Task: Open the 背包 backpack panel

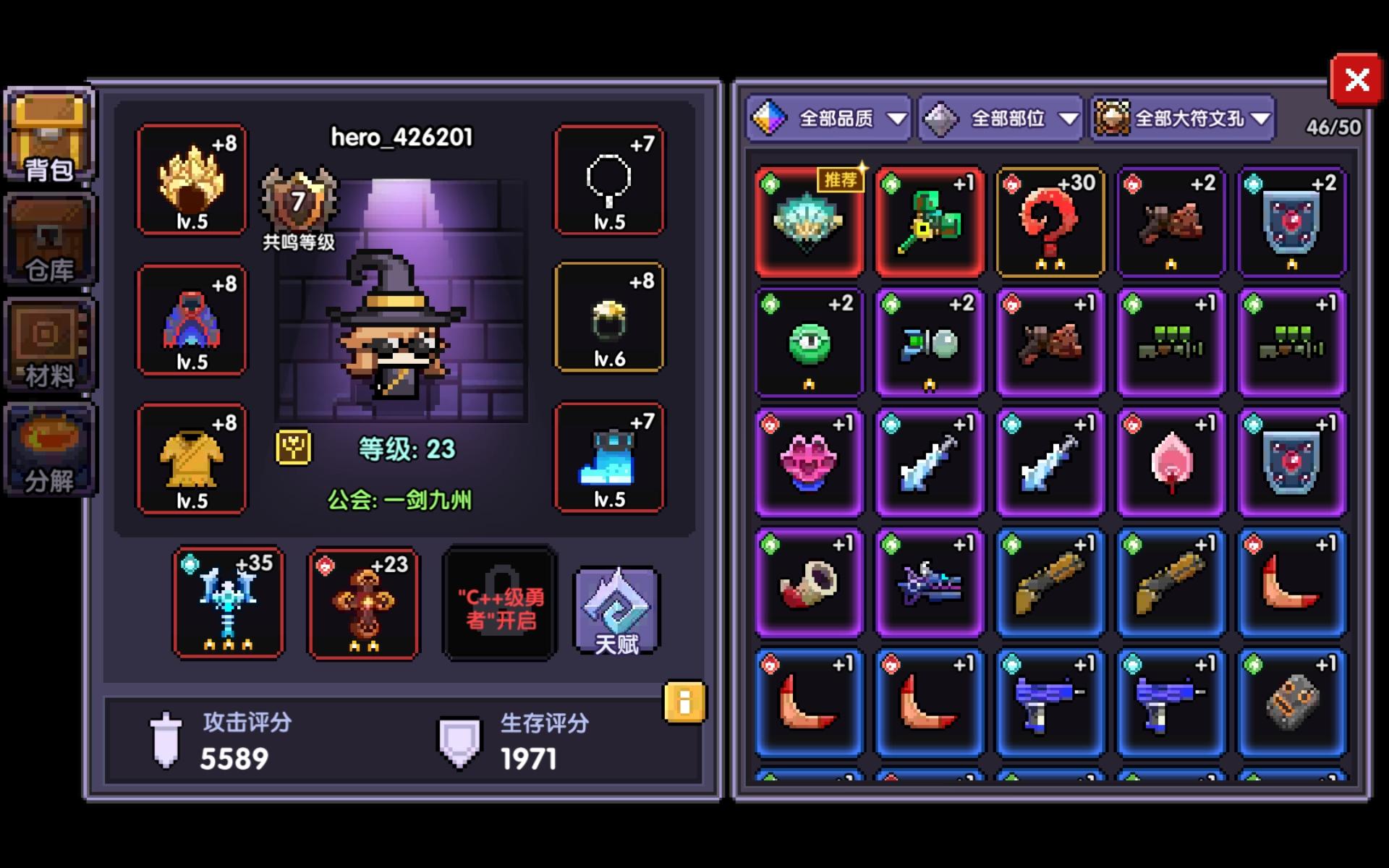Action: tap(48, 134)
